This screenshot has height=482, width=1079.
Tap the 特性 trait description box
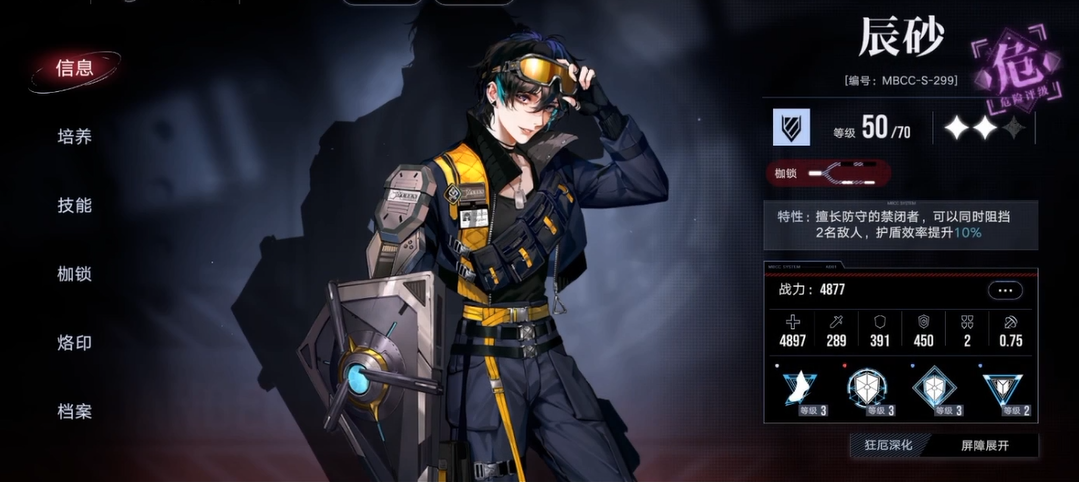point(900,224)
